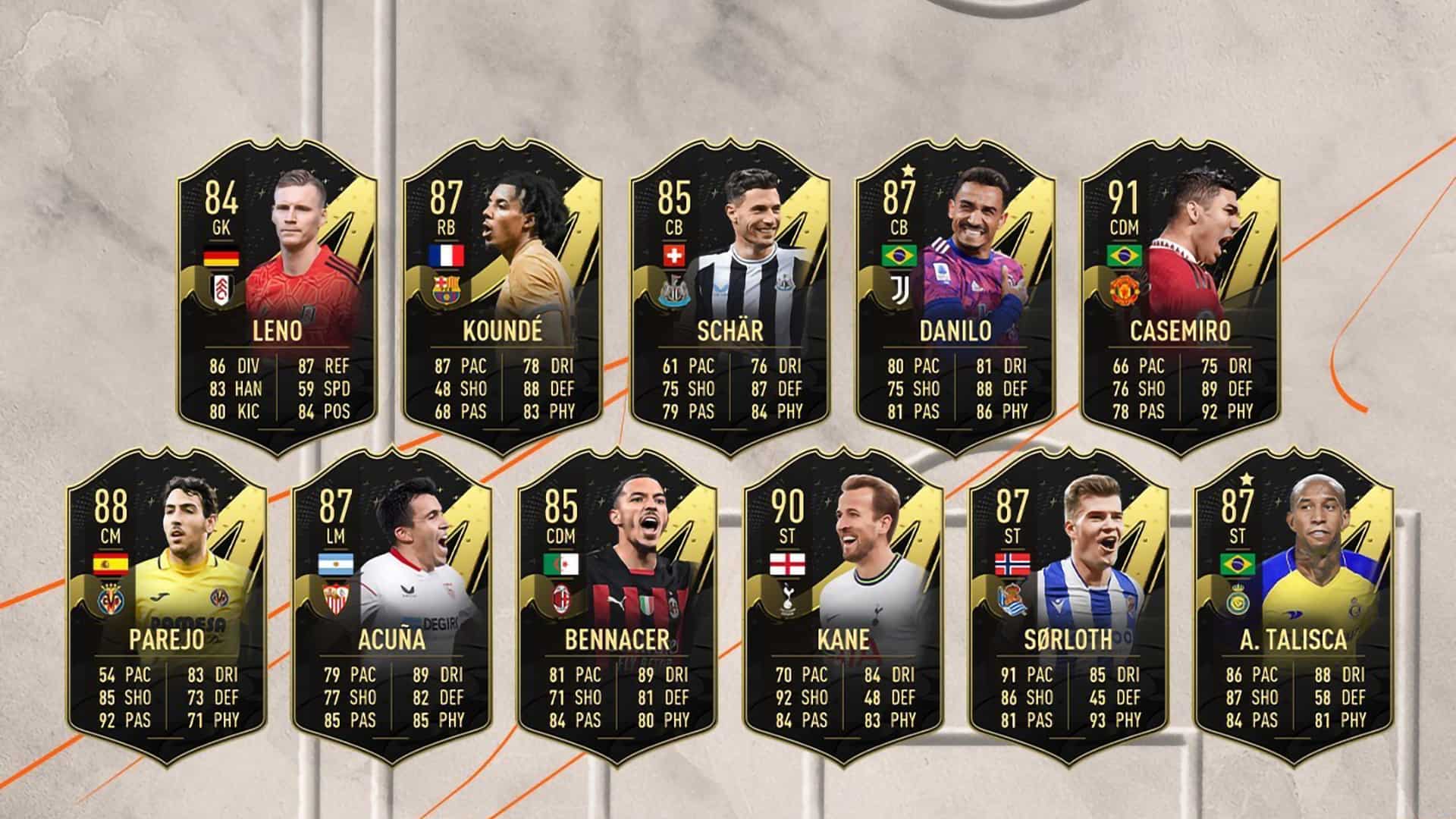Image resolution: width=1456 pixels, height=819 pixels.
Task: Click Casemiro's 91 overall rating
Action: (1123, 196)
